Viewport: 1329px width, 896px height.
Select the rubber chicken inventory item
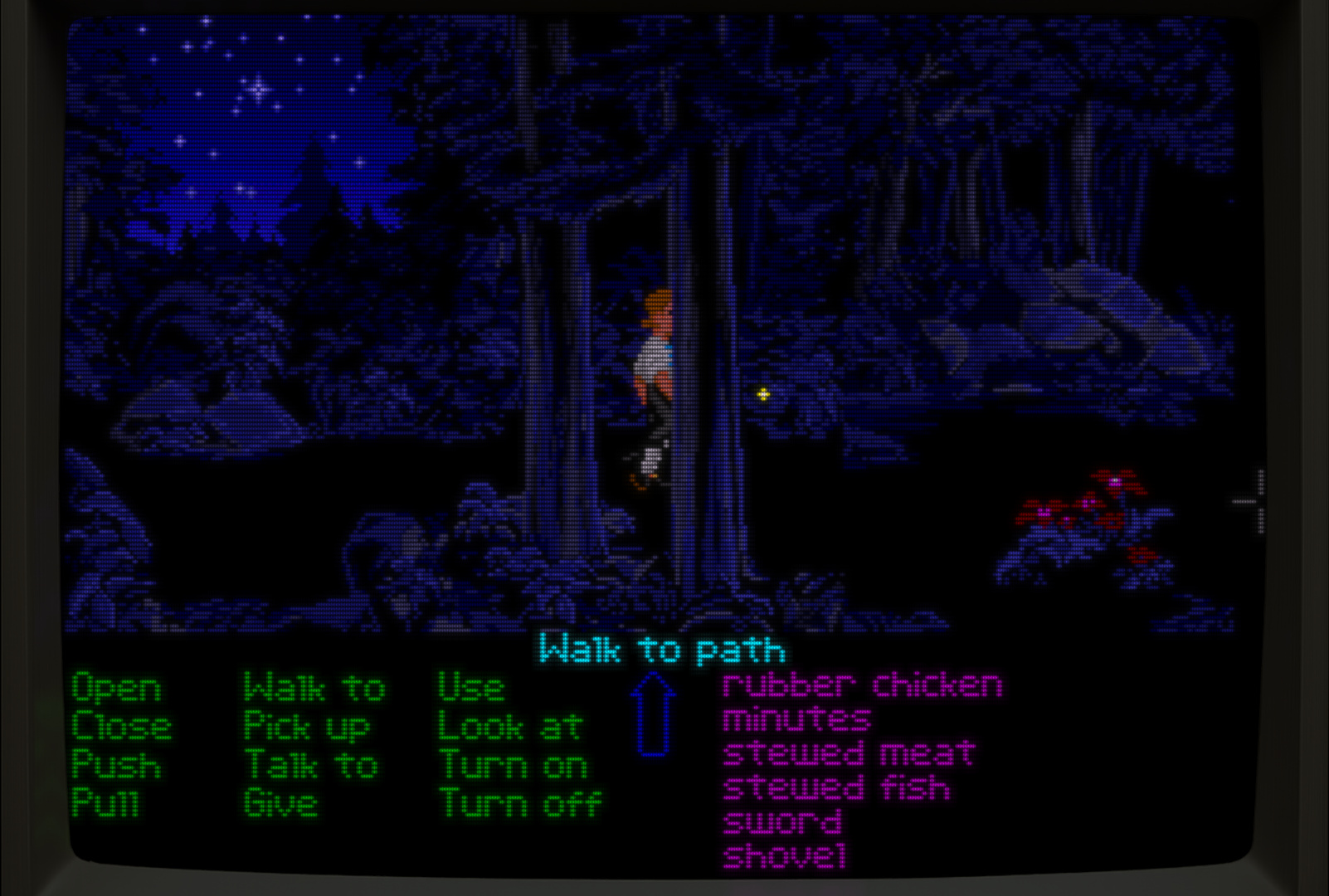862,685
